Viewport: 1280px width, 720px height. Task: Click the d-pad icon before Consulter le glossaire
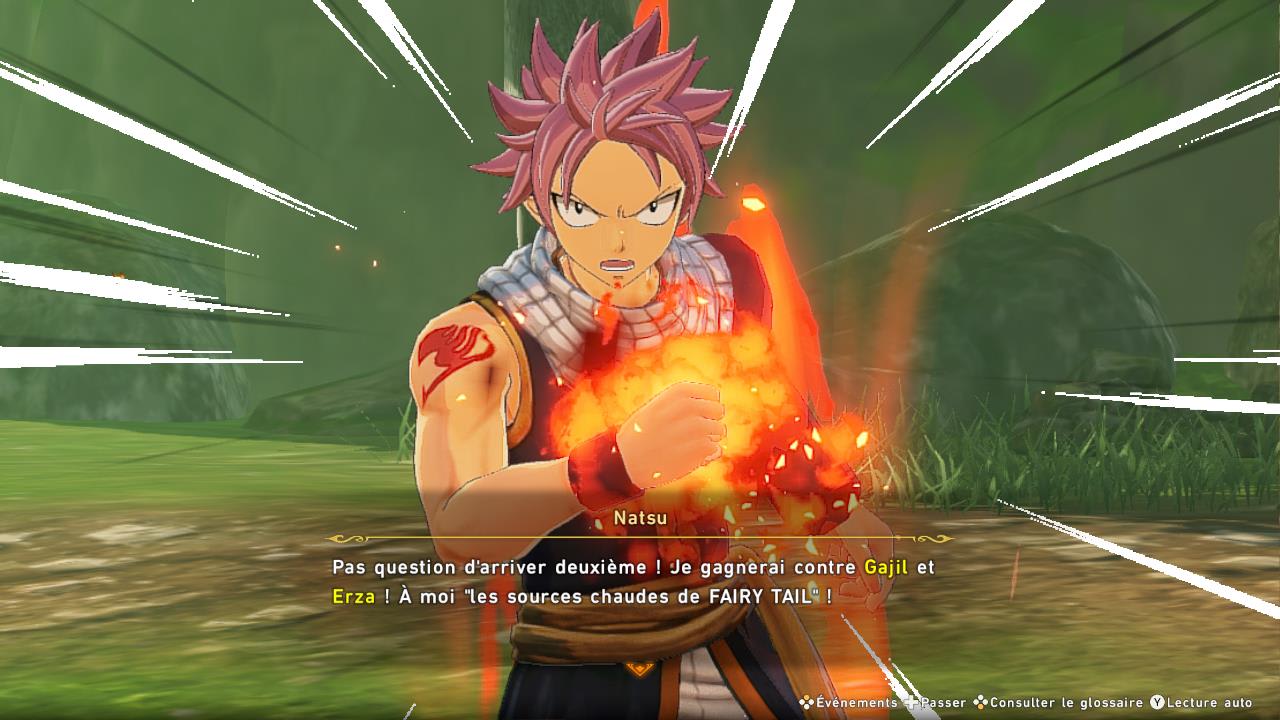pos(980,702)
